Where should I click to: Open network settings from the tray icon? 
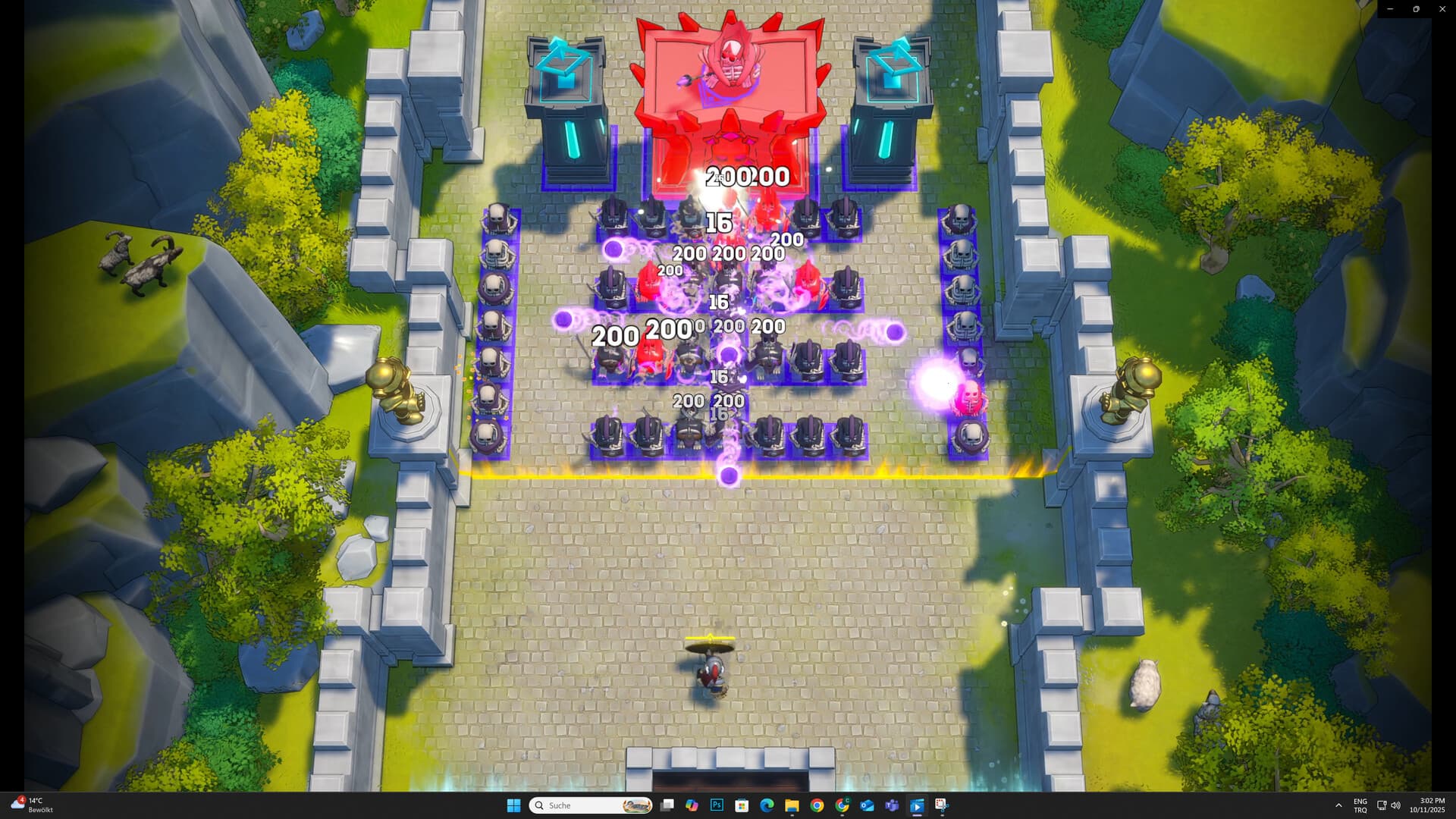point(1380,805)
